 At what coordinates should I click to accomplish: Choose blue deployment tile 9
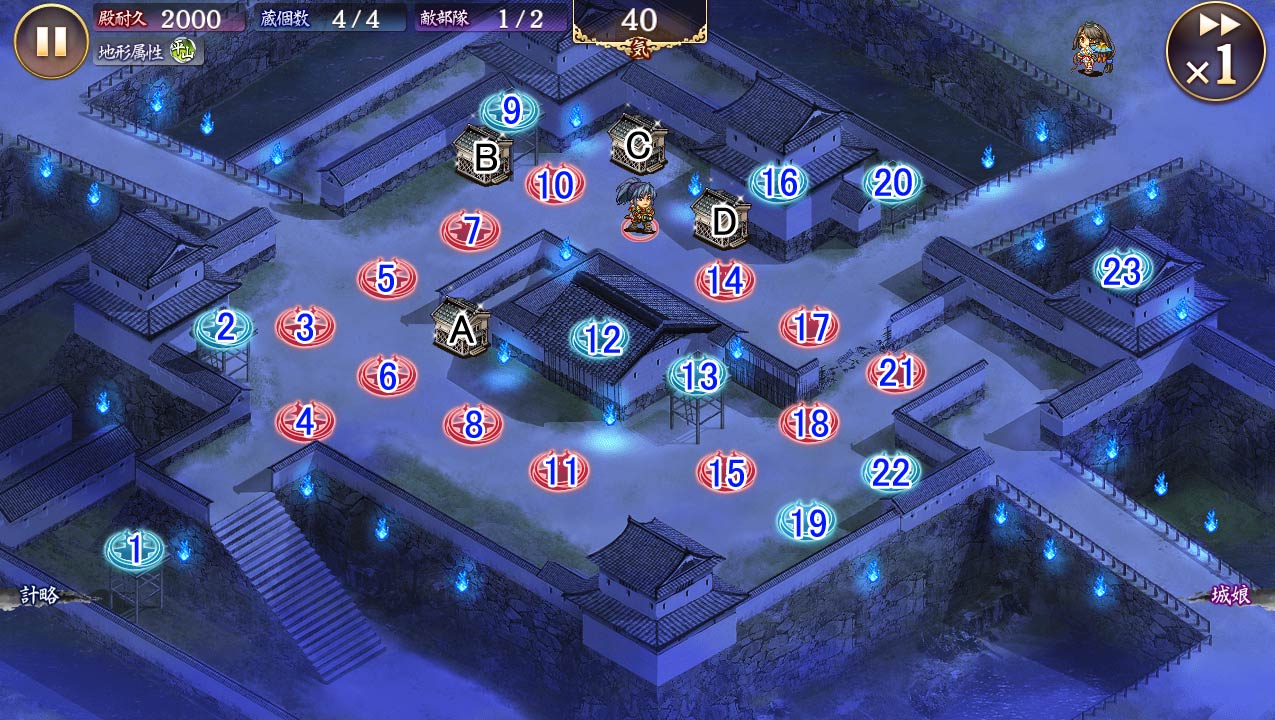[511, 111]
